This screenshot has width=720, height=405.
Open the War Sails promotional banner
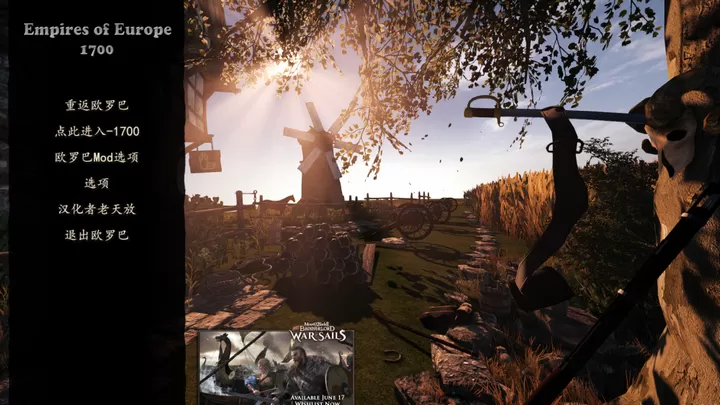(x=275, y=366)
